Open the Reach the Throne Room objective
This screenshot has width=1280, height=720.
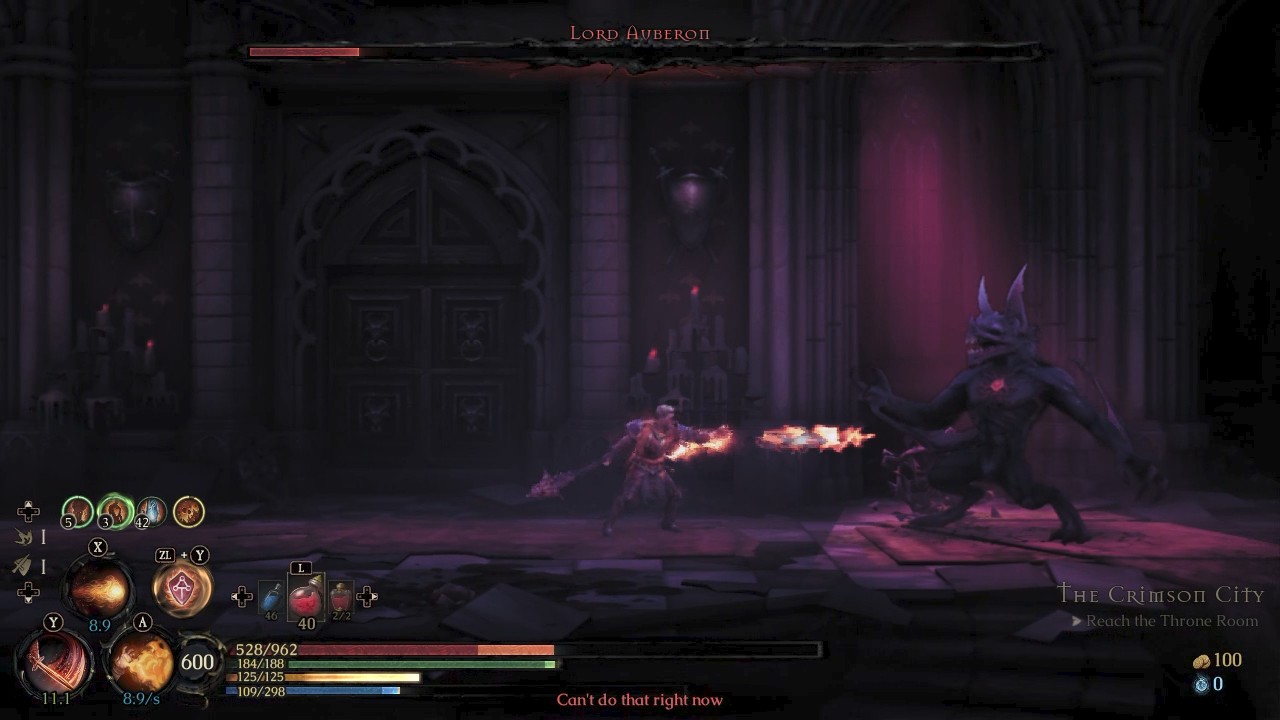point(1172,620)
